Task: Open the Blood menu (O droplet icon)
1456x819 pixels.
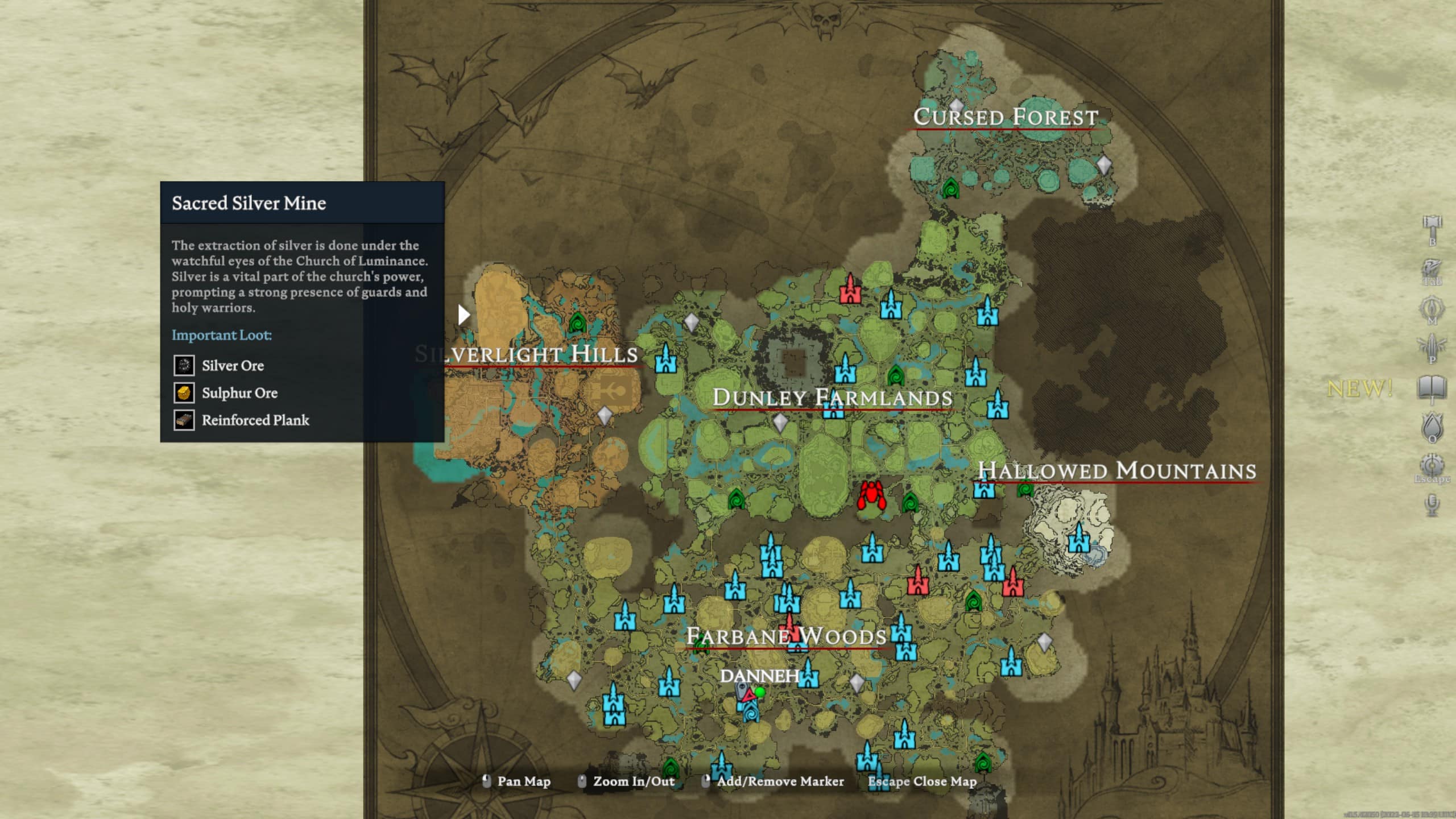Action: coord(1431,425)
